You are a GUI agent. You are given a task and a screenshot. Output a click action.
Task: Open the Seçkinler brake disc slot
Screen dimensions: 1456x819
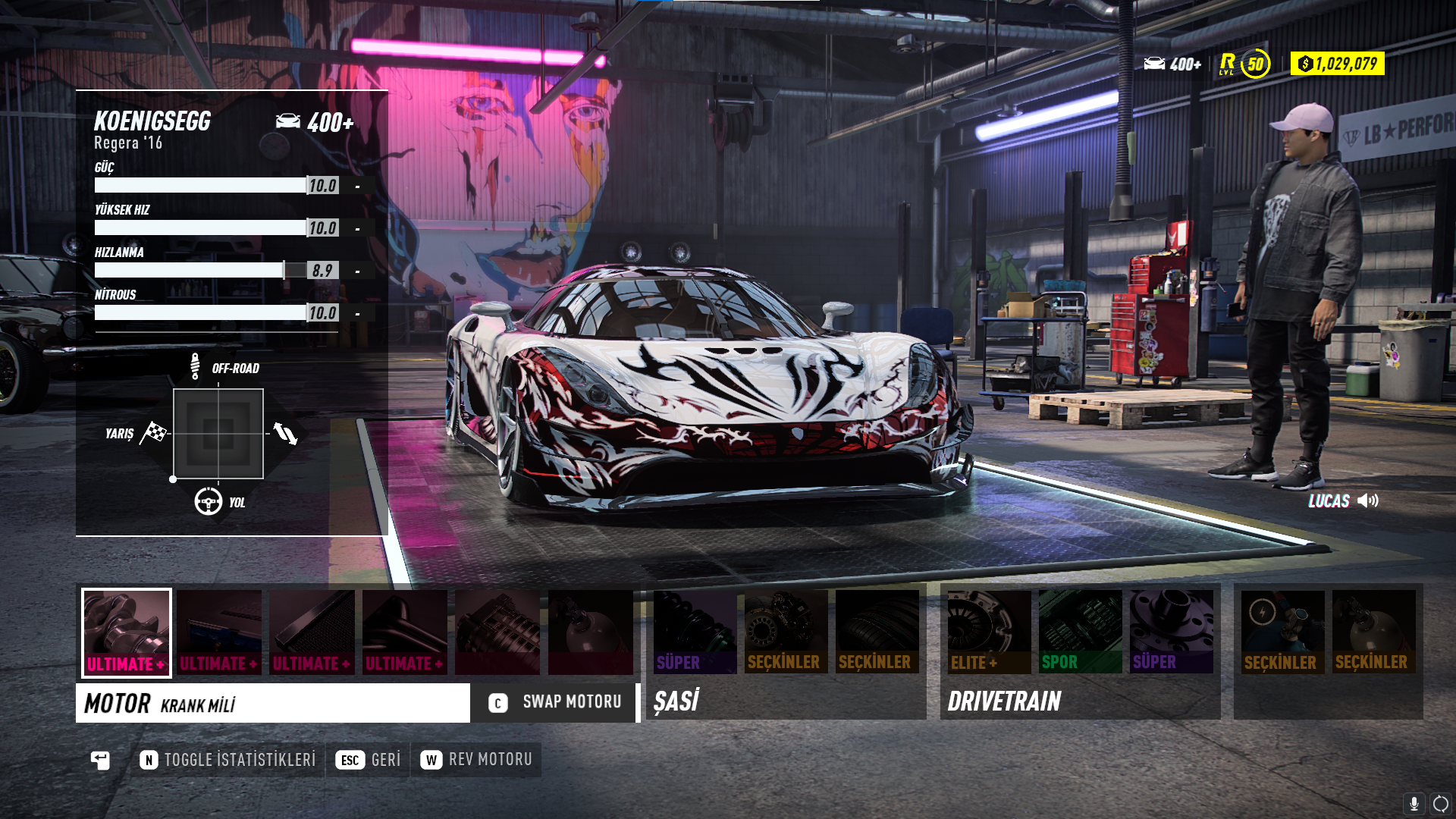(x=786, y=632)
